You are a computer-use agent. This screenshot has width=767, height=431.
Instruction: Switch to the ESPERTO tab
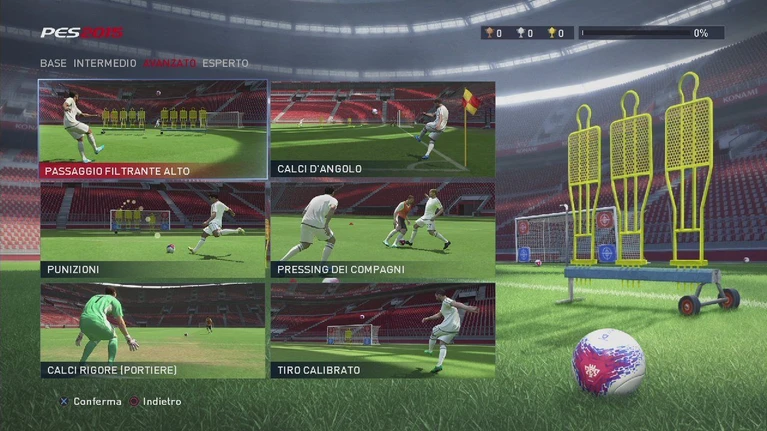pos(225,63)
